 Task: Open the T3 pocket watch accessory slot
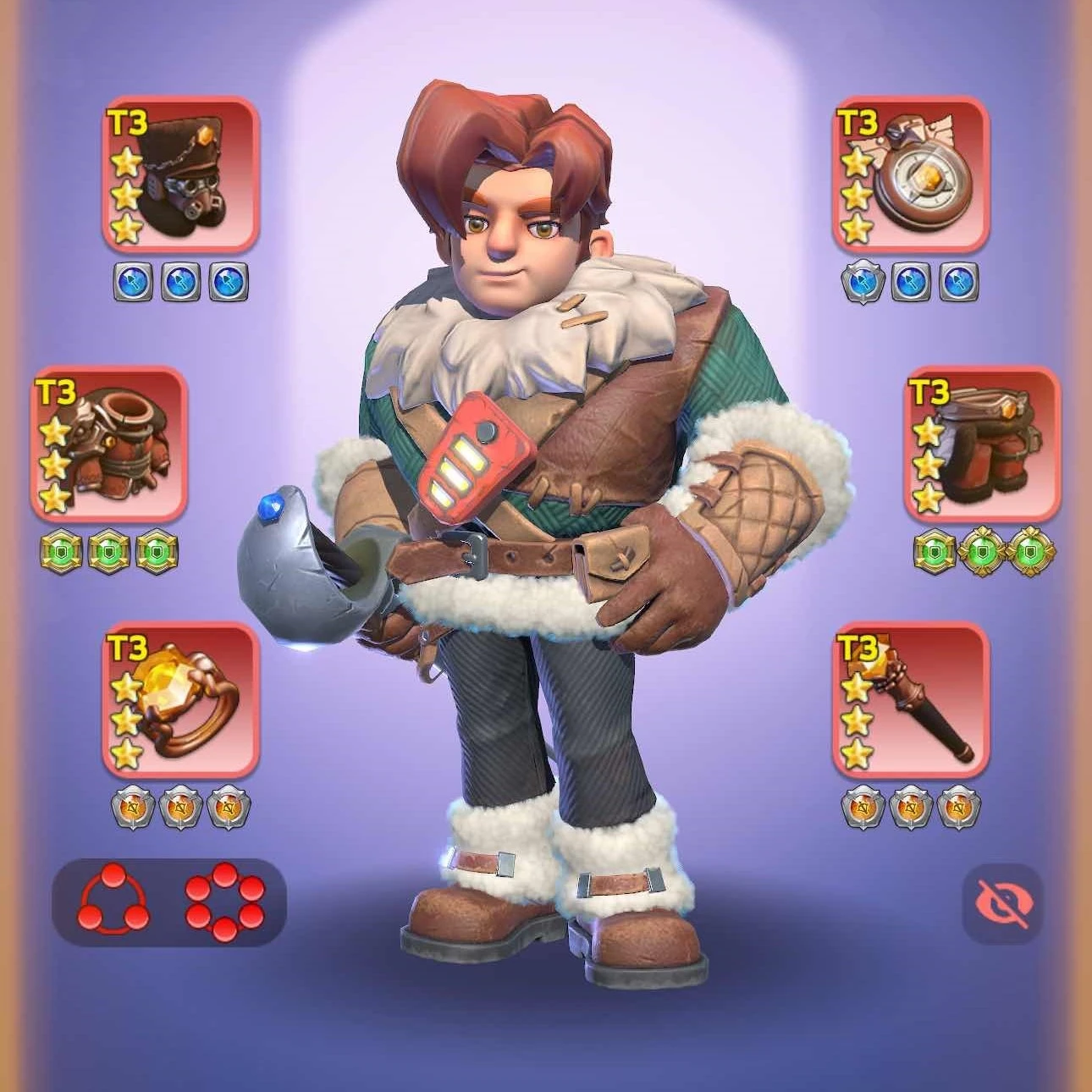[x=911, y=174]
